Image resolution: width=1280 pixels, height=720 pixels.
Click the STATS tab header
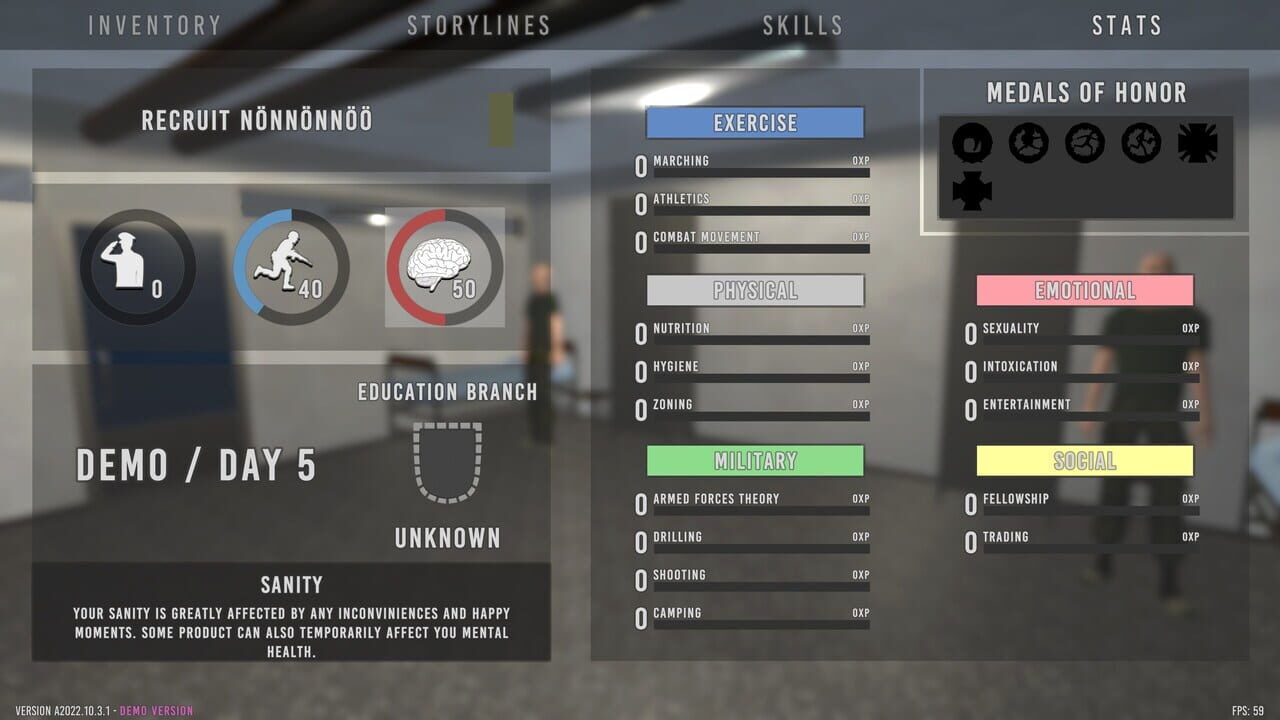tap(1128, 25)
